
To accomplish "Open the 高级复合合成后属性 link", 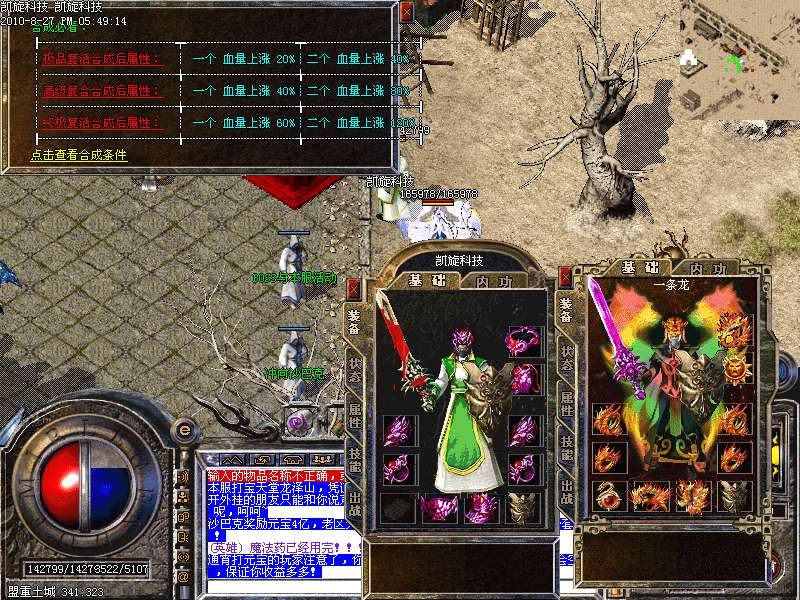I will [x=89, y=91].
